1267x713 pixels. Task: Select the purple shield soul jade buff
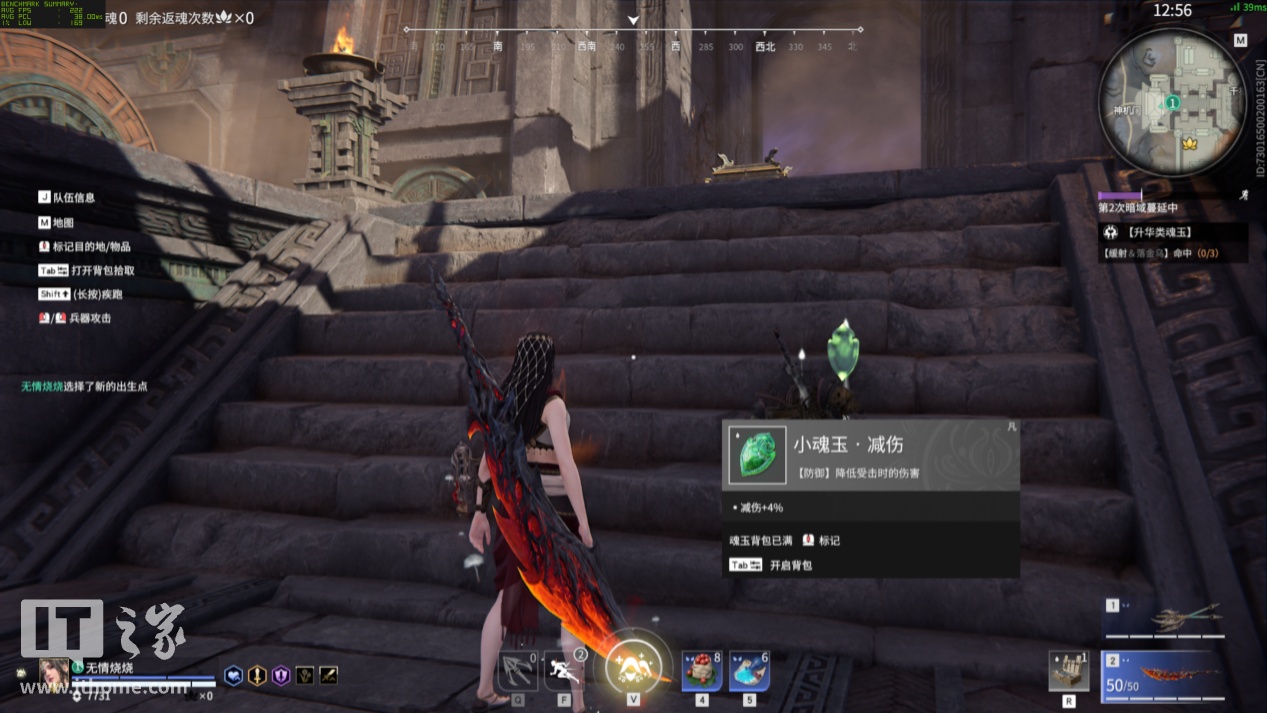[x=281, y=676]
